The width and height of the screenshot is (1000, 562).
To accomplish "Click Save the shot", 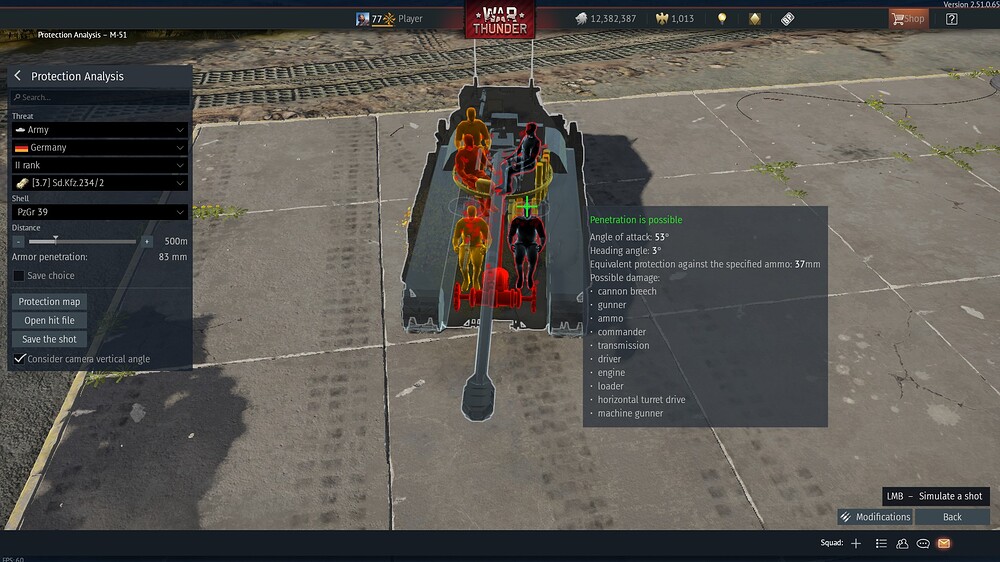I will [49, 339].
